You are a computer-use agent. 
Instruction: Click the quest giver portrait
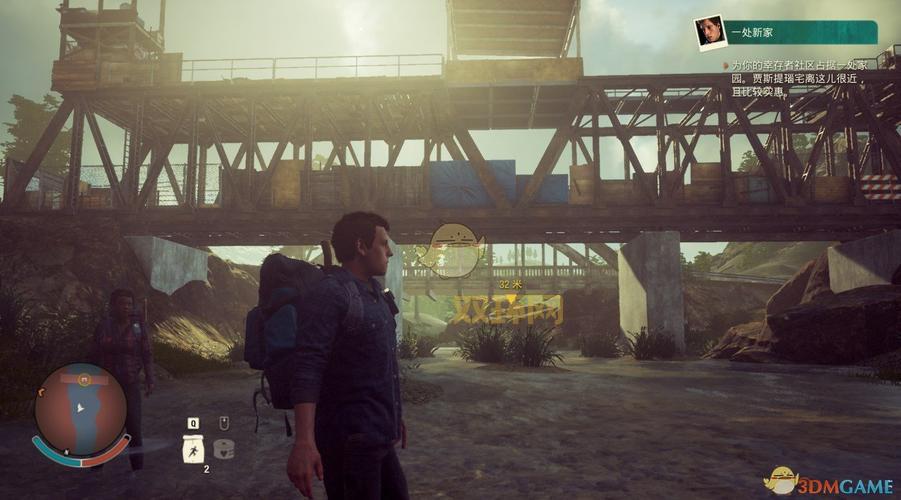(710, 31)
